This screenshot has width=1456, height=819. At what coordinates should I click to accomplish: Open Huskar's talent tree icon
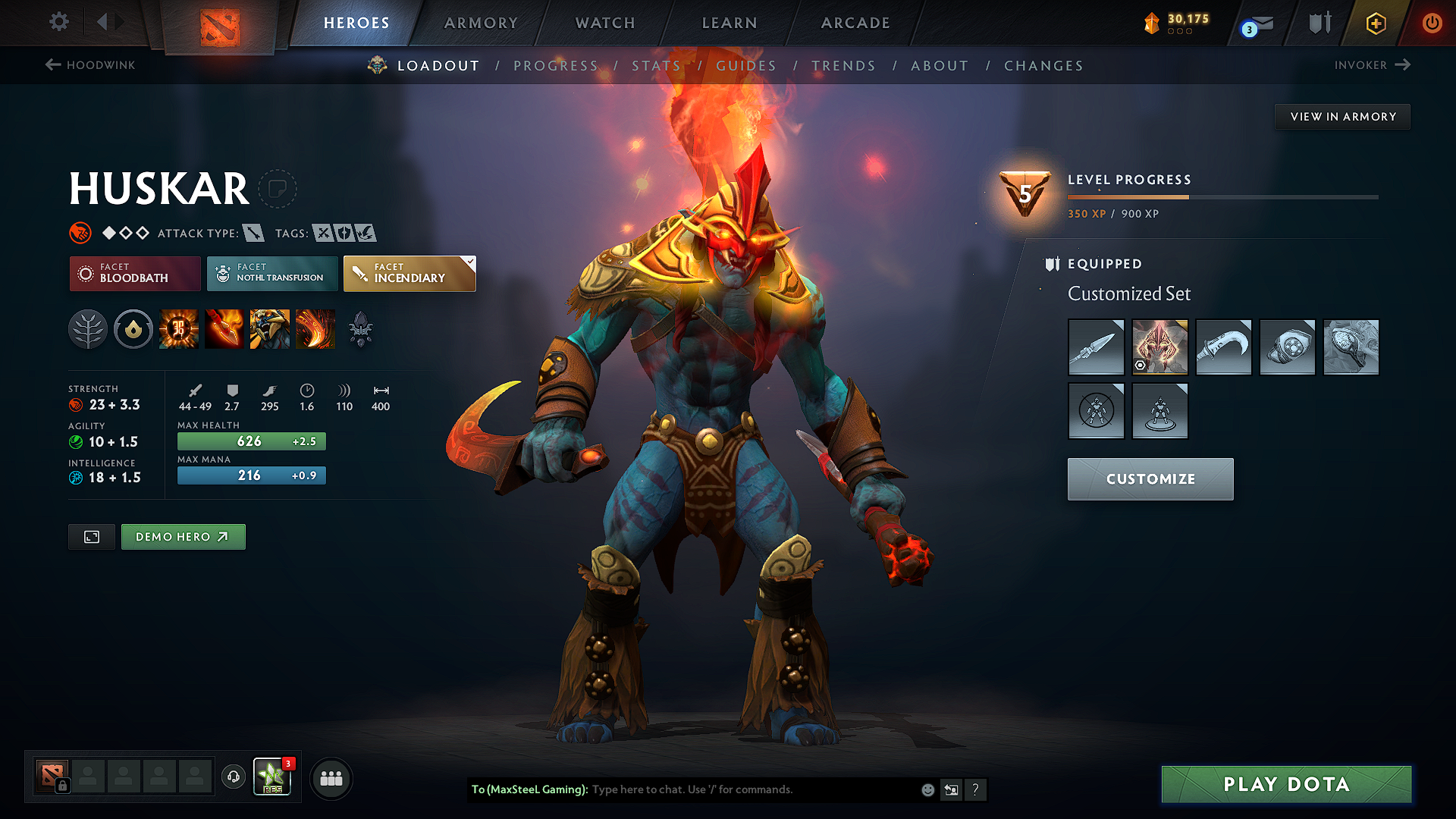point(88,329)
